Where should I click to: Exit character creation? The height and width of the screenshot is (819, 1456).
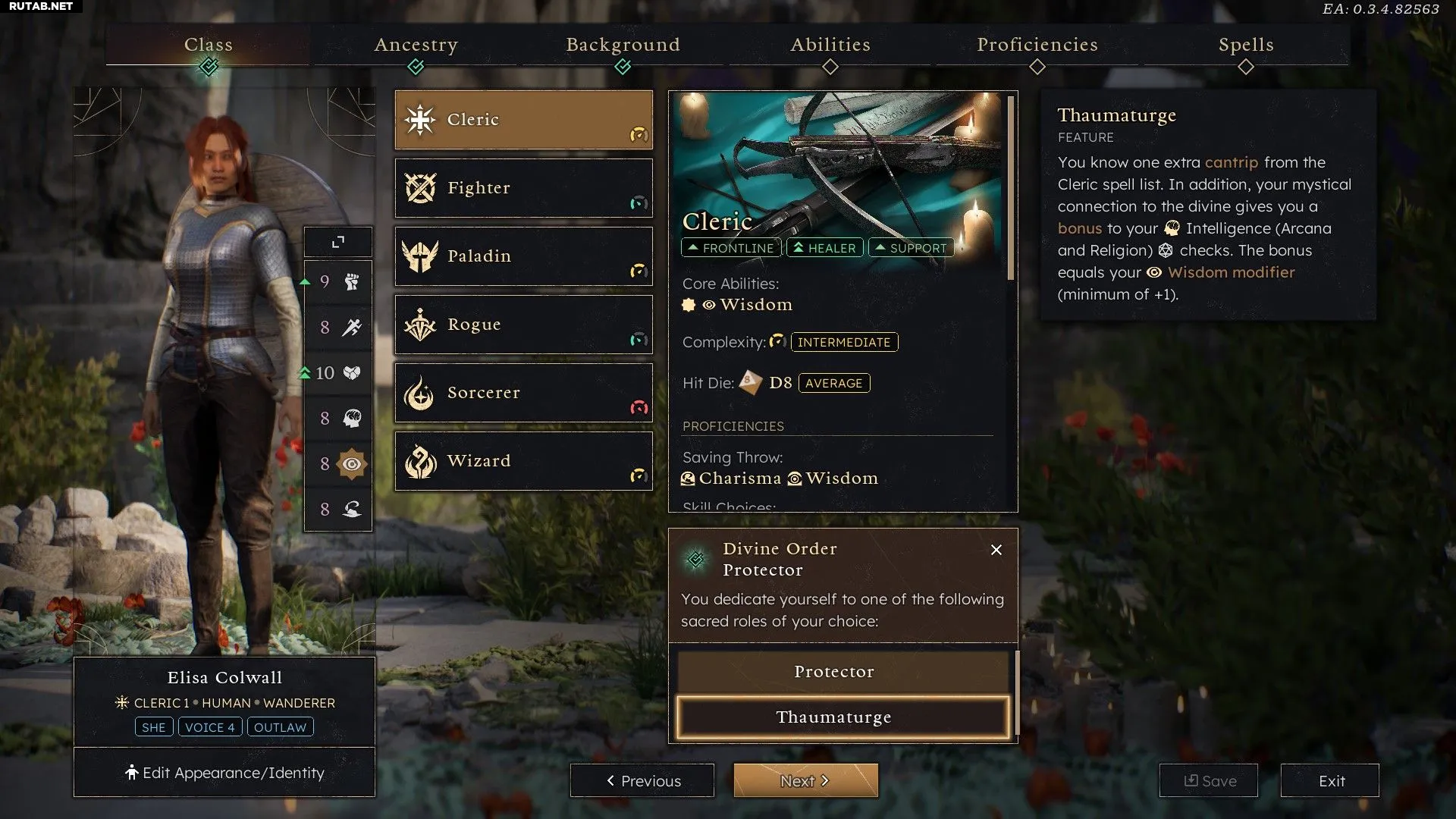pos(1330,780)
